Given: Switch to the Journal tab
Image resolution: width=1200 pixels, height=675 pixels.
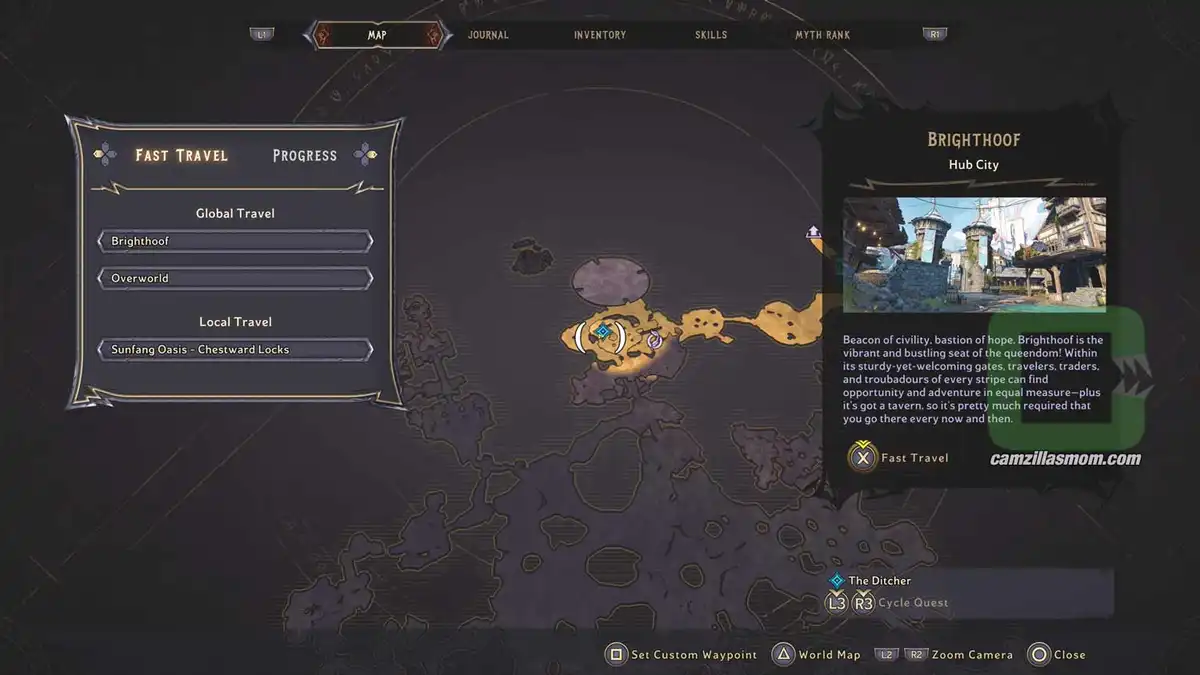Looking at the screenshot, I should tap(488, 35).
